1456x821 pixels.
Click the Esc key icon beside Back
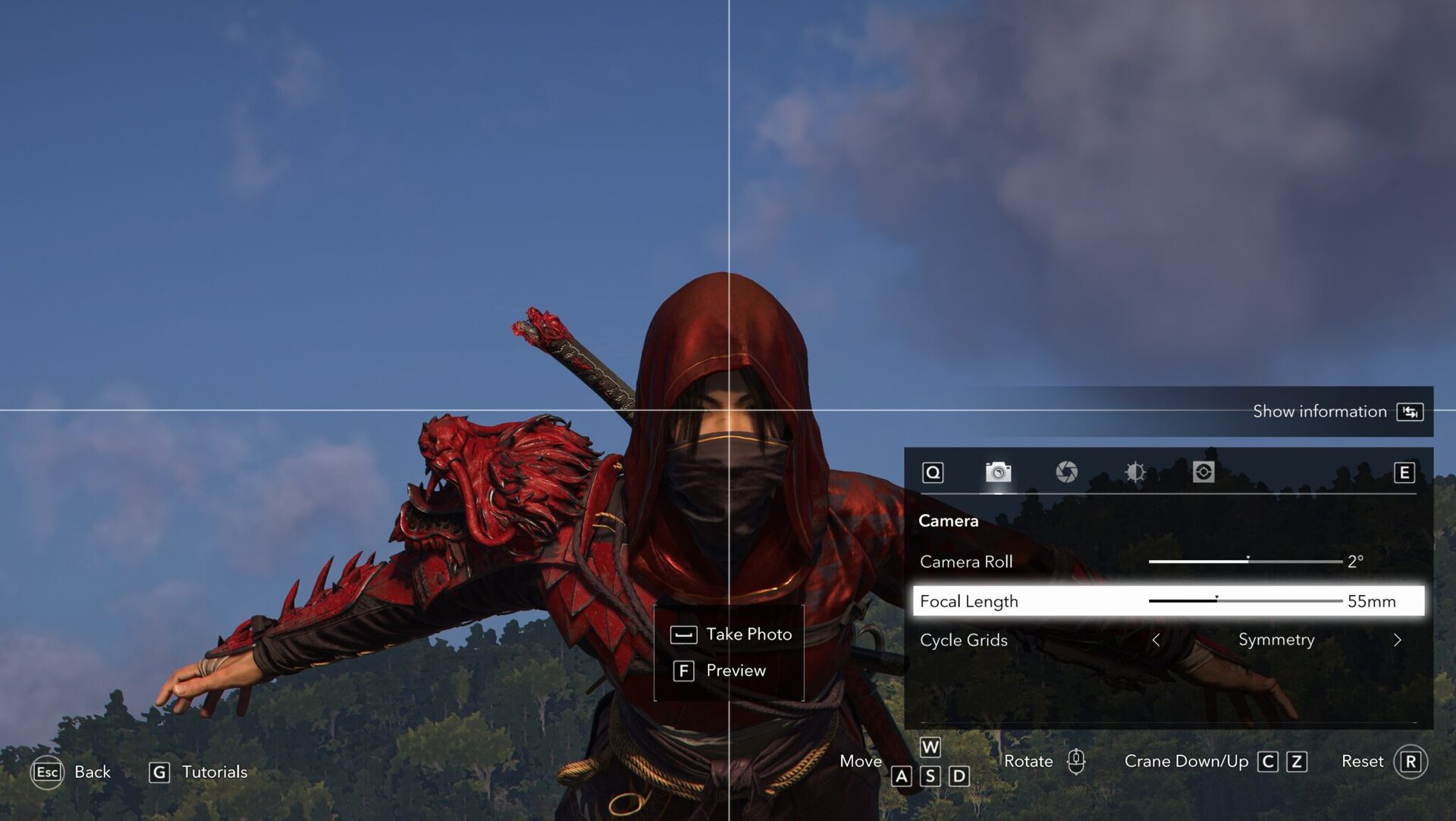[47, 772]
